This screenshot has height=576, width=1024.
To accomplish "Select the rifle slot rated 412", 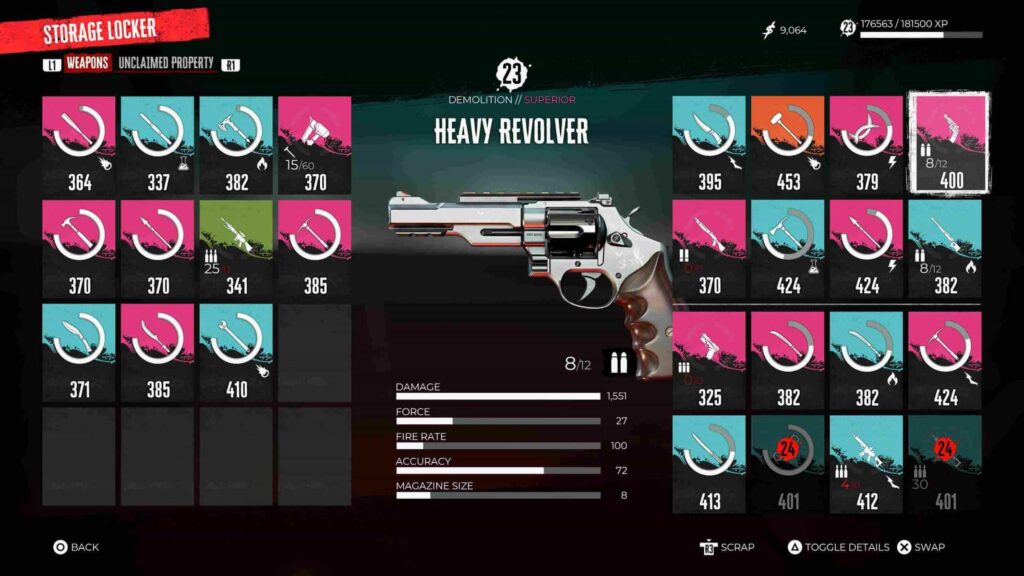I will coord(866,464).
